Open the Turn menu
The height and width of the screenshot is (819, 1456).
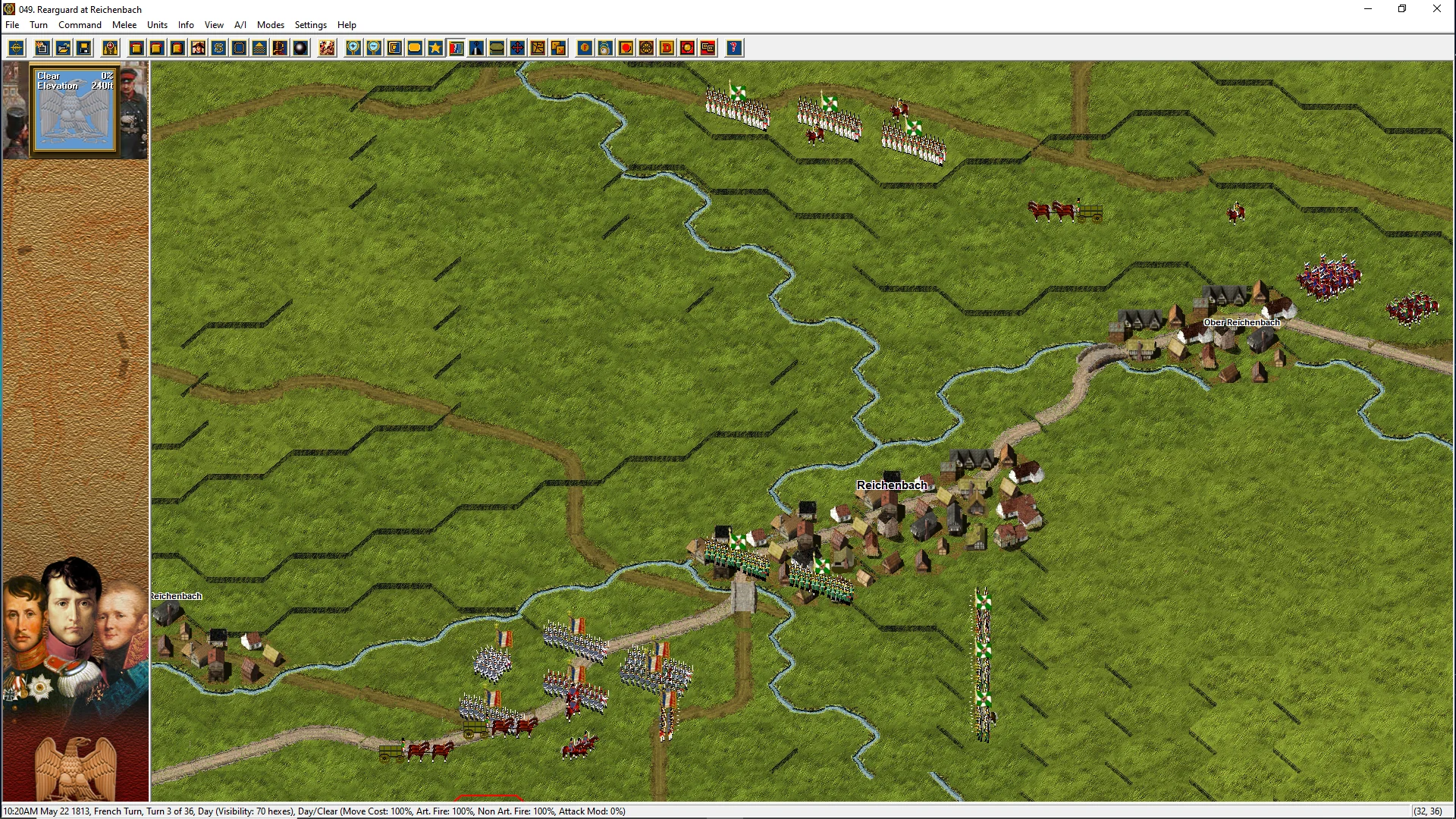click(39, 25)
